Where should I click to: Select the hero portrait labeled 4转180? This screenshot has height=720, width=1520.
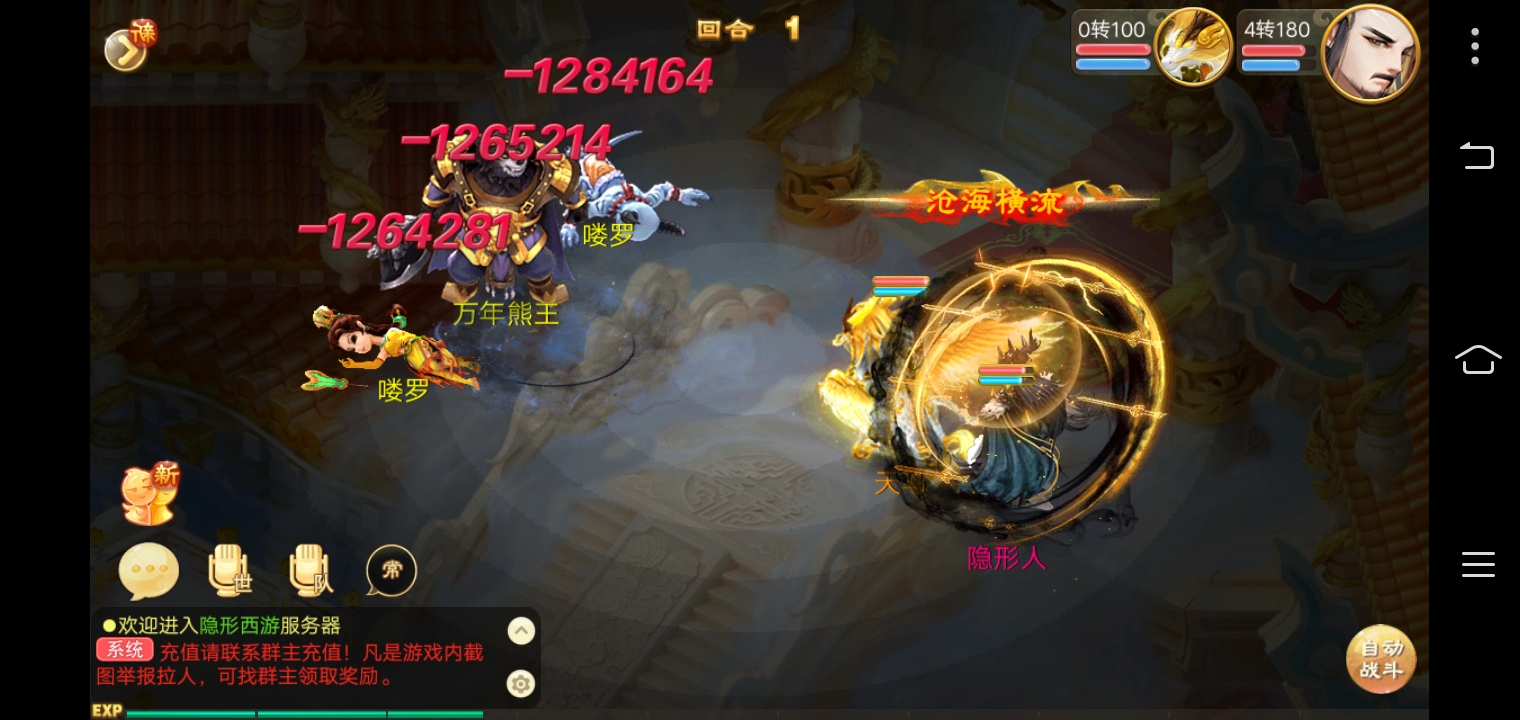pos(1370,51)
